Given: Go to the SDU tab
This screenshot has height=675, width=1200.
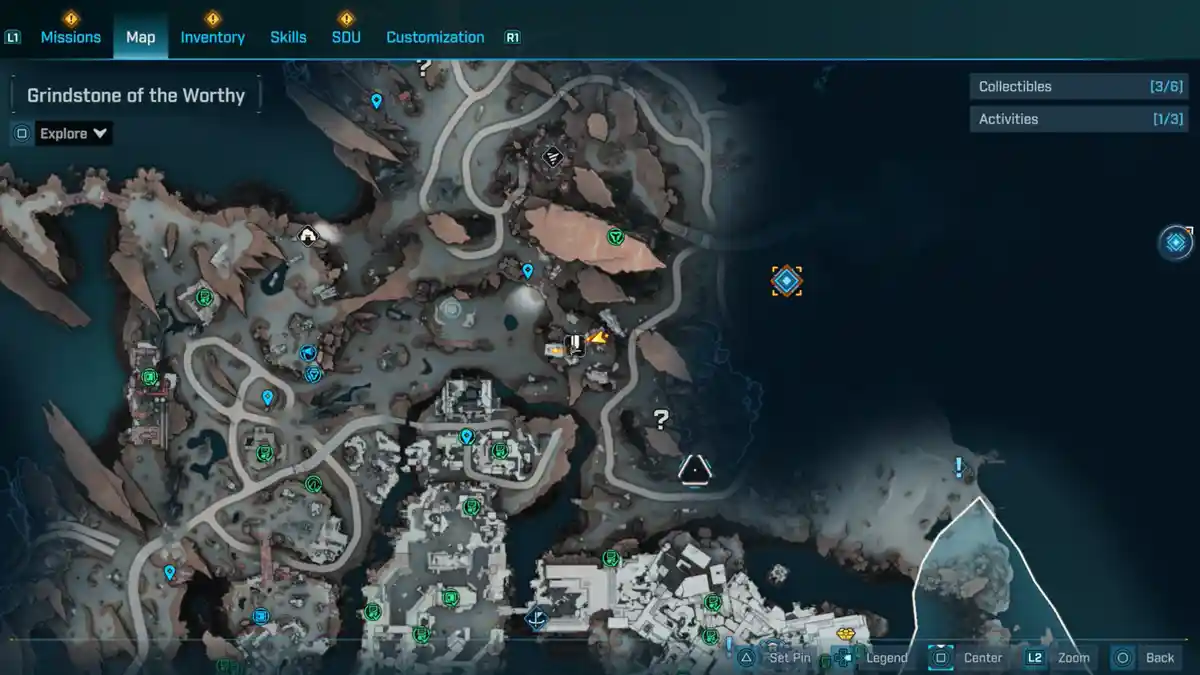Looking at the screenshot, I should [346, 37].
